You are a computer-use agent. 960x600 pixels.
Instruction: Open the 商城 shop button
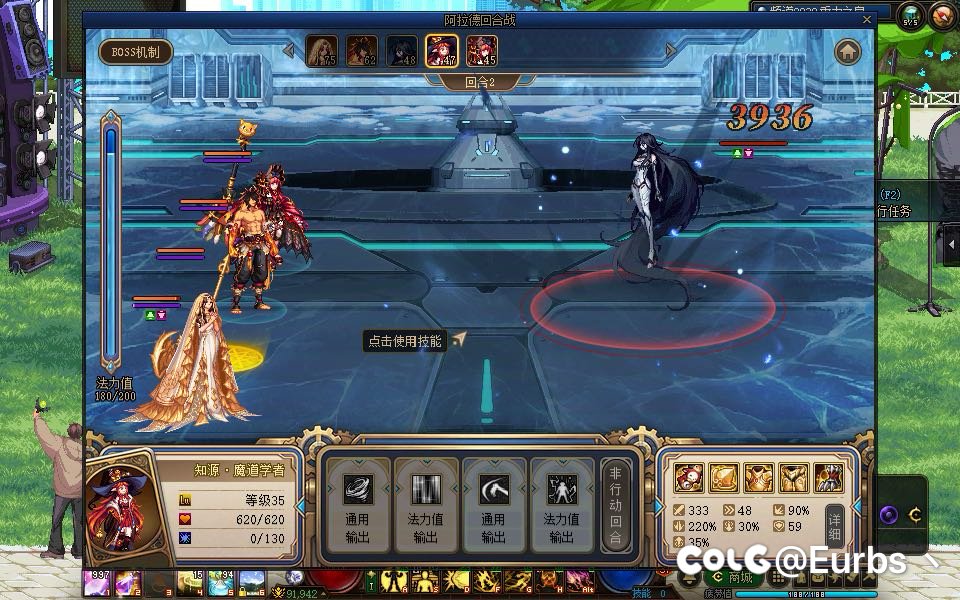click(733, 577)
